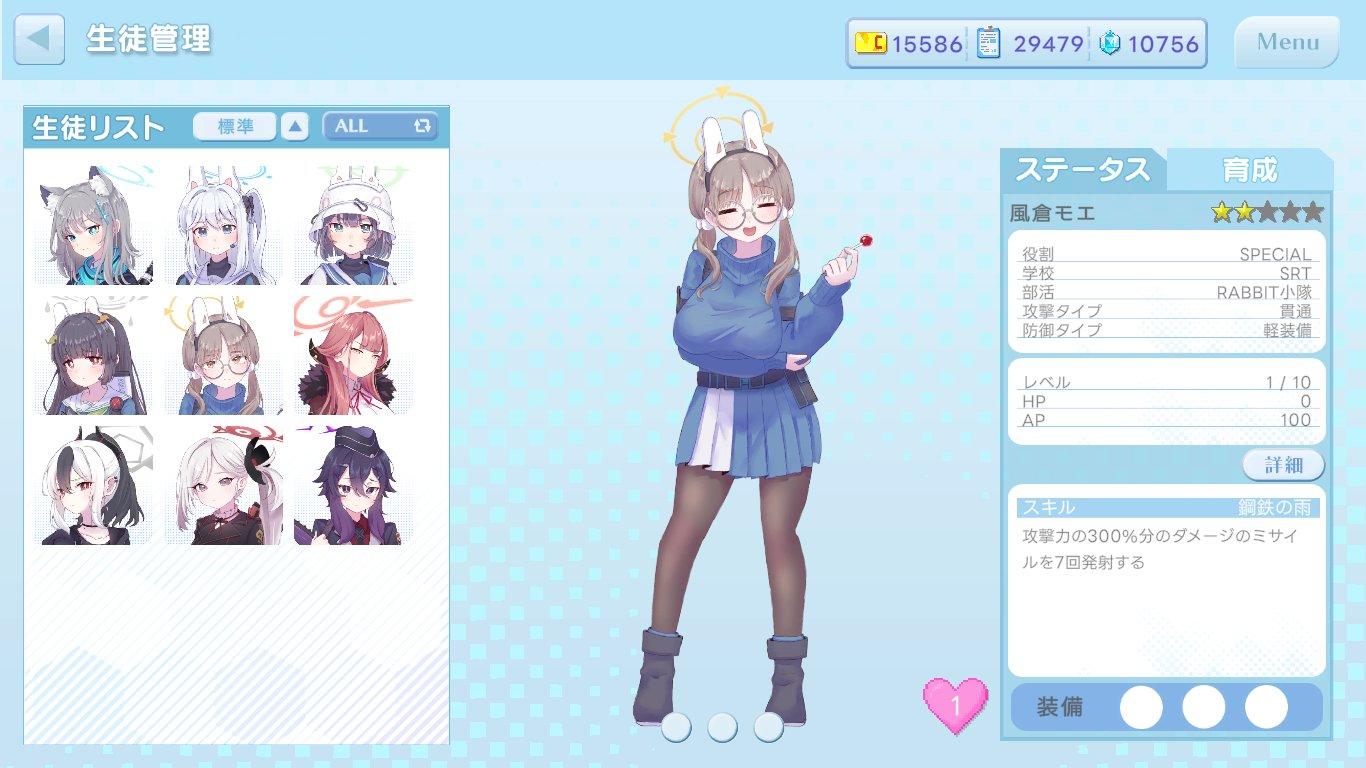
Task: Tap the pink heart affection icon
Action: coord(953,706)
